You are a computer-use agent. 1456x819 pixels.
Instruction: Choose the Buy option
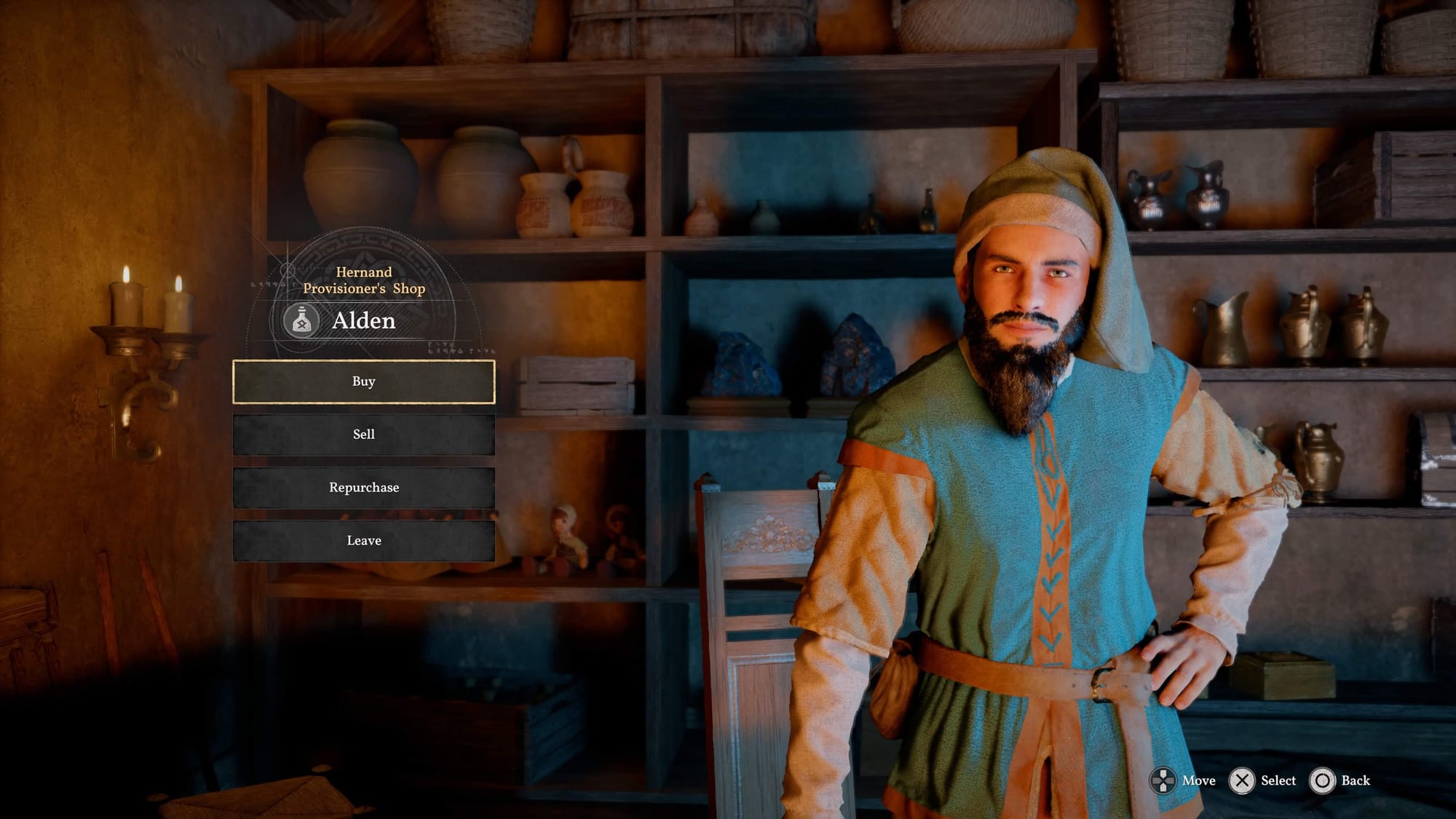coord(363,381)
